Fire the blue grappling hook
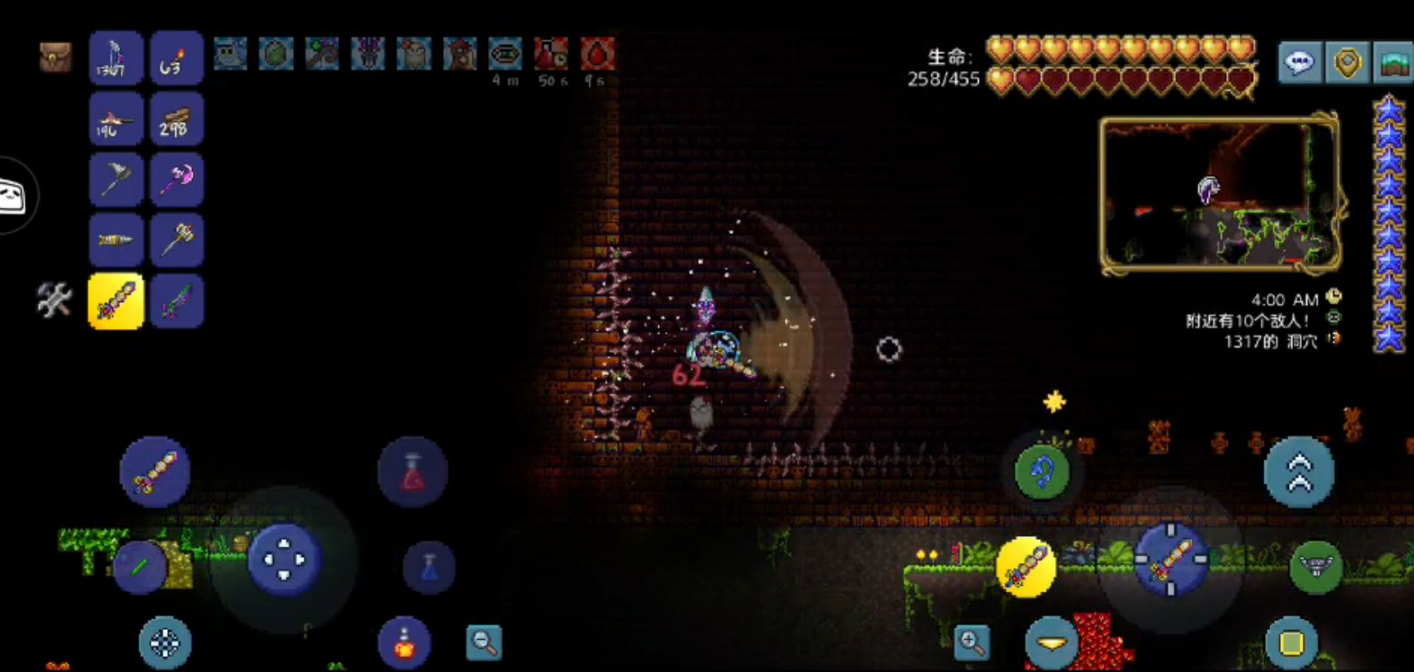Viewport: 1414px width, 672px height. tap(1042, 473)
